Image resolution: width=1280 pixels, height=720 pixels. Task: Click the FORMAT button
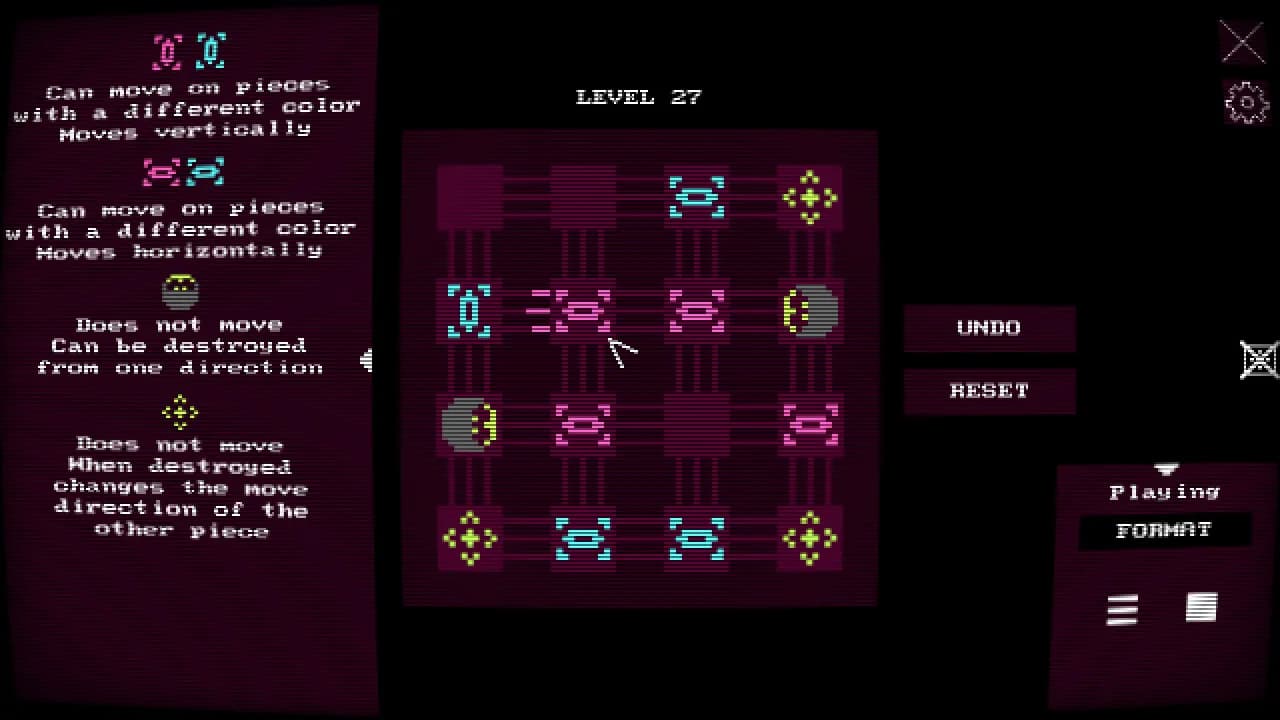pyautogui.click(x=1164, y=531)
